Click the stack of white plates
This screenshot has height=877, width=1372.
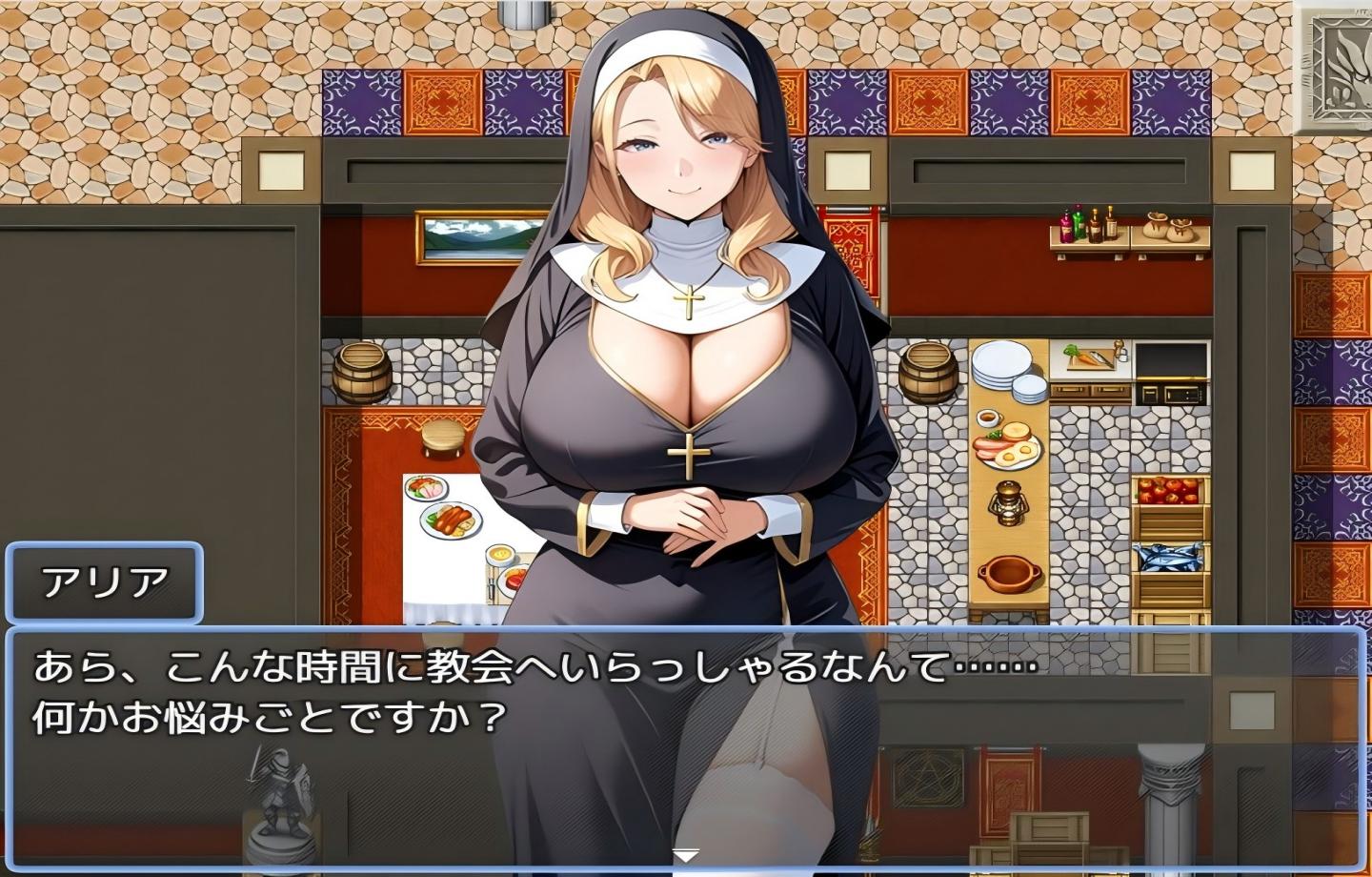pyautogui.click(x=999, y=367)
